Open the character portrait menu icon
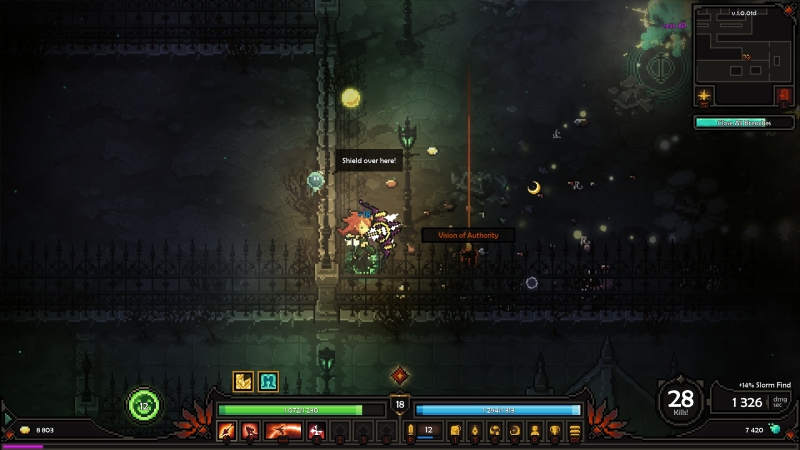Image resolution: width=800 pixels, height=450 pixels. coord(535,431)
